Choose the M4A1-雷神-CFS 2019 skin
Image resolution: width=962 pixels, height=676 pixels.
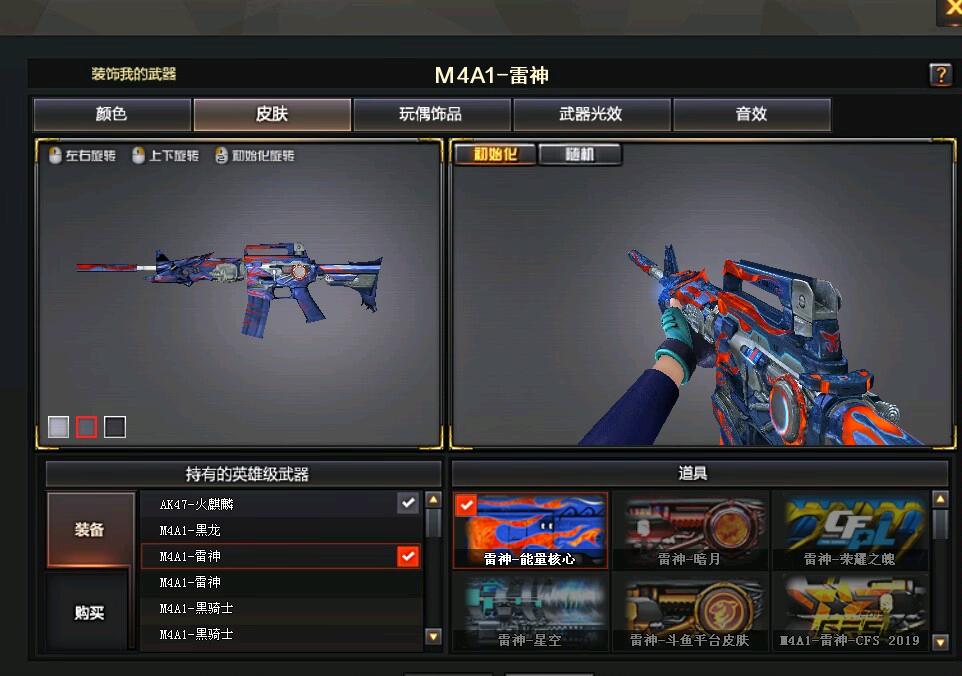[850, 611]
